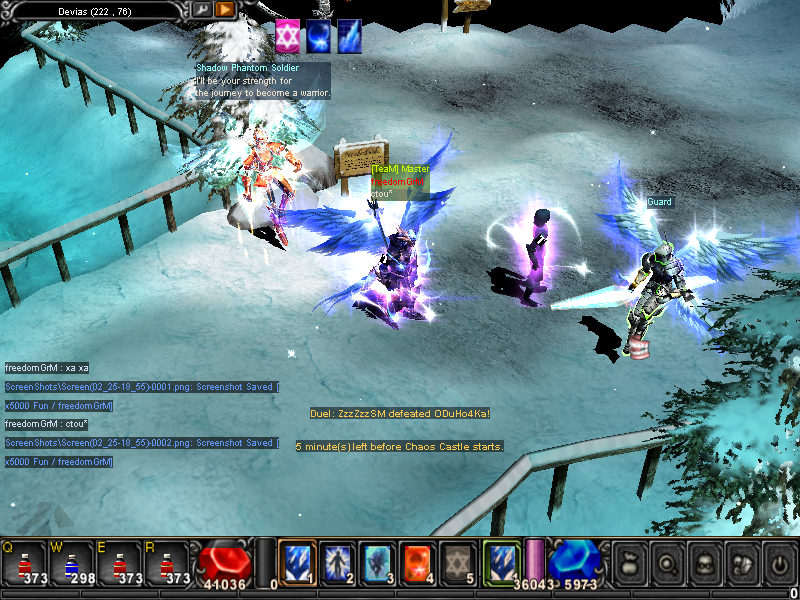The width and height of the screenshot is (800, 600).
Task: Open the armor and sack inventory button
Action: (742, 562)
